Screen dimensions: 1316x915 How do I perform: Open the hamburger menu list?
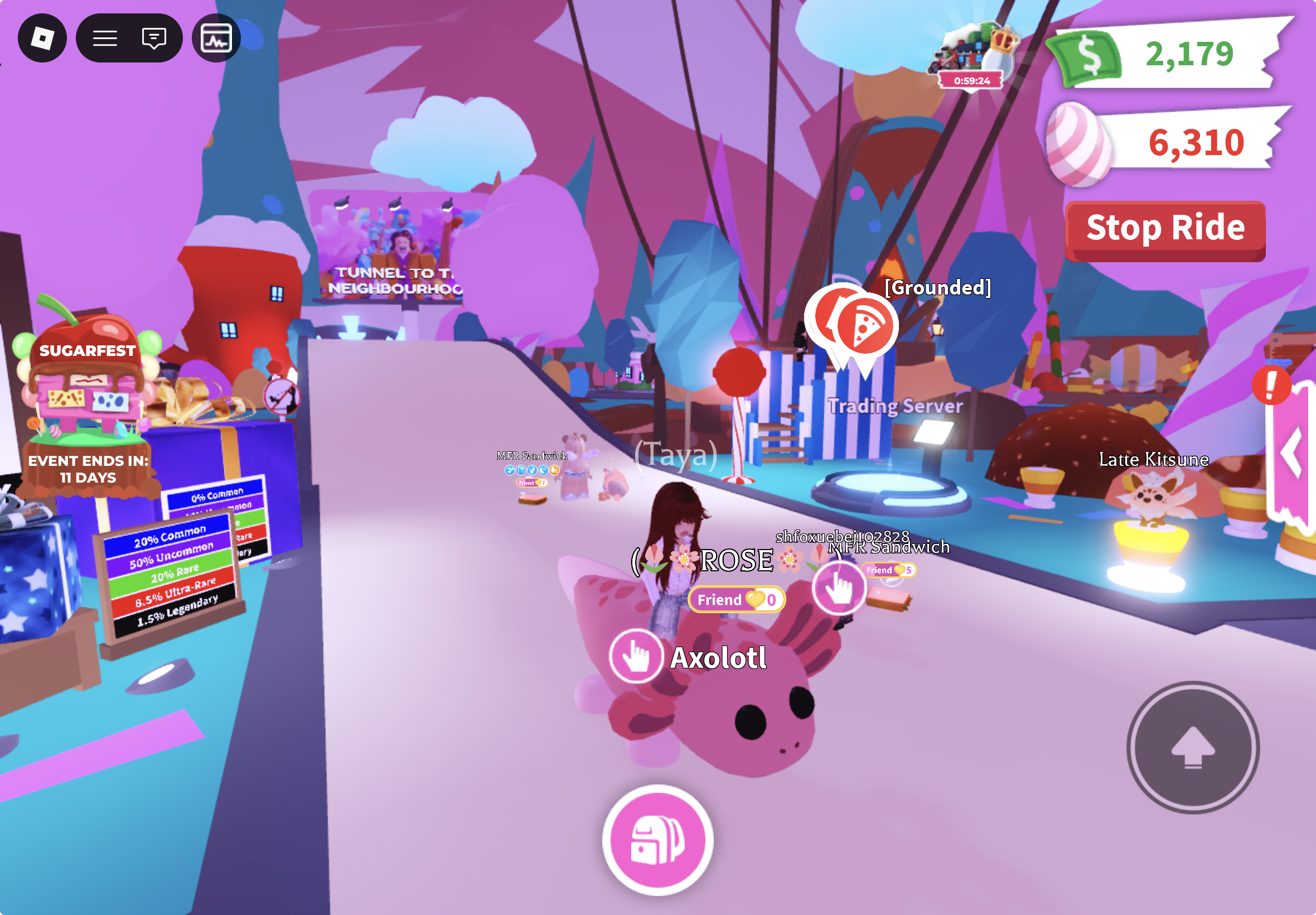click(105, 38)
